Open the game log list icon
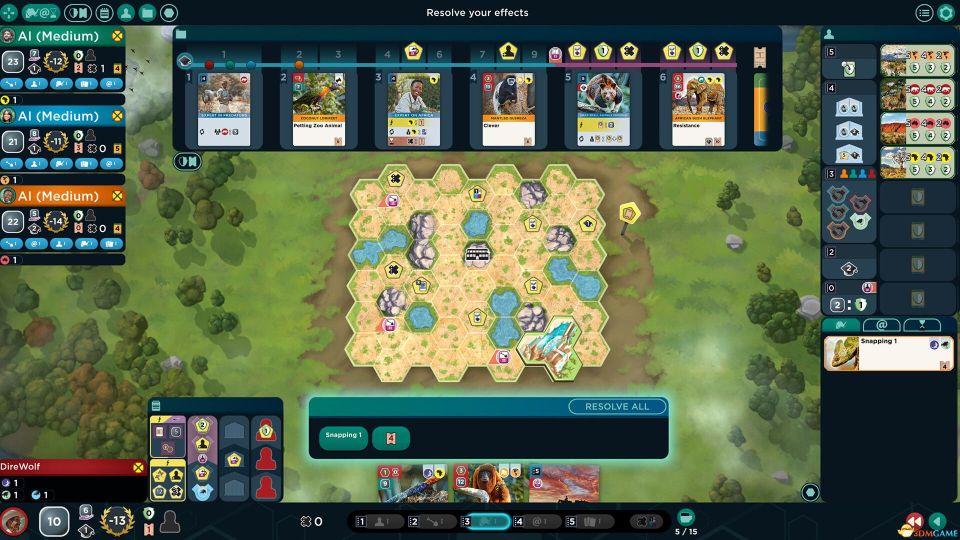Image resolution: width=960 pixels, height=540 pixels. coord(924,13)
